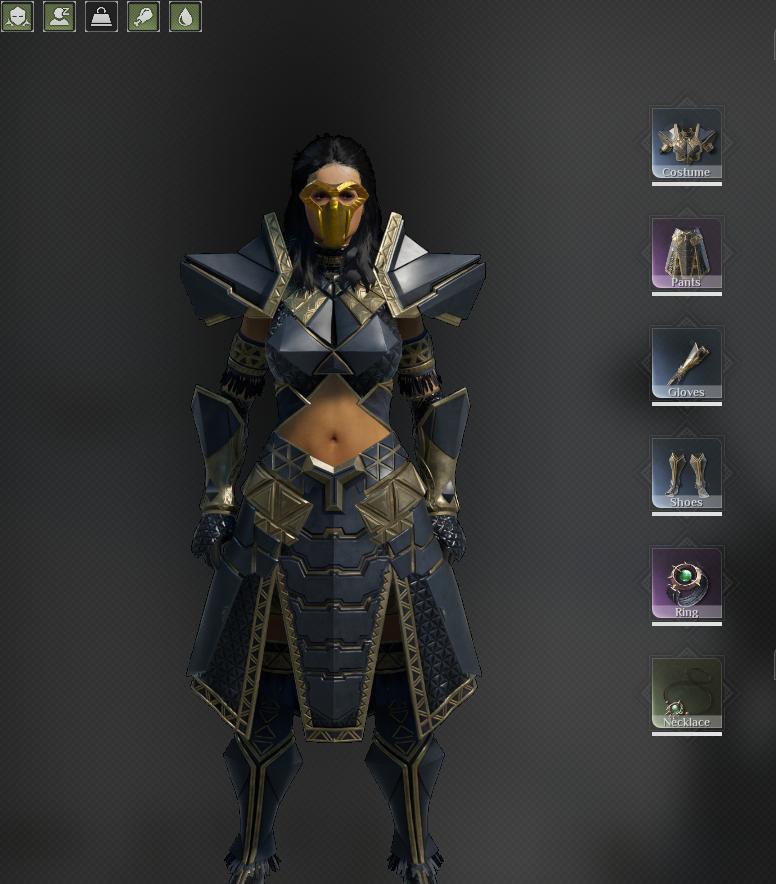
Task: Select the Shoes equipment slot
Action: (x=686, y=474)
